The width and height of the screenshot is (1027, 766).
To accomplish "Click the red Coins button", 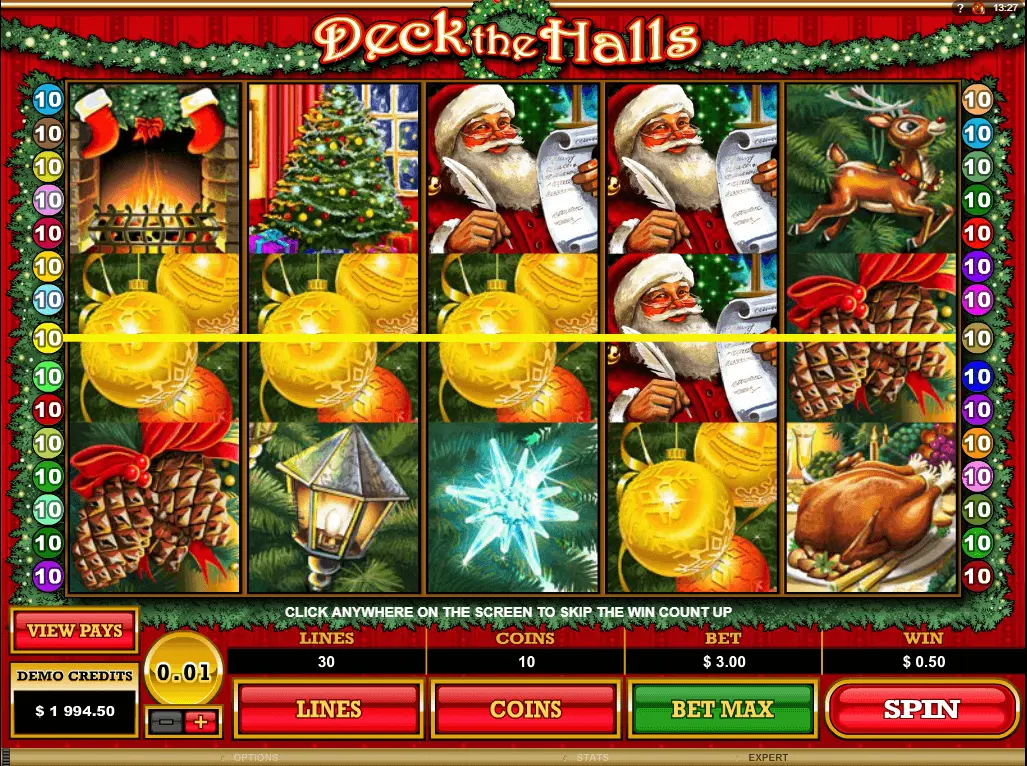I will pyautogui.click(x=526, y=709).
